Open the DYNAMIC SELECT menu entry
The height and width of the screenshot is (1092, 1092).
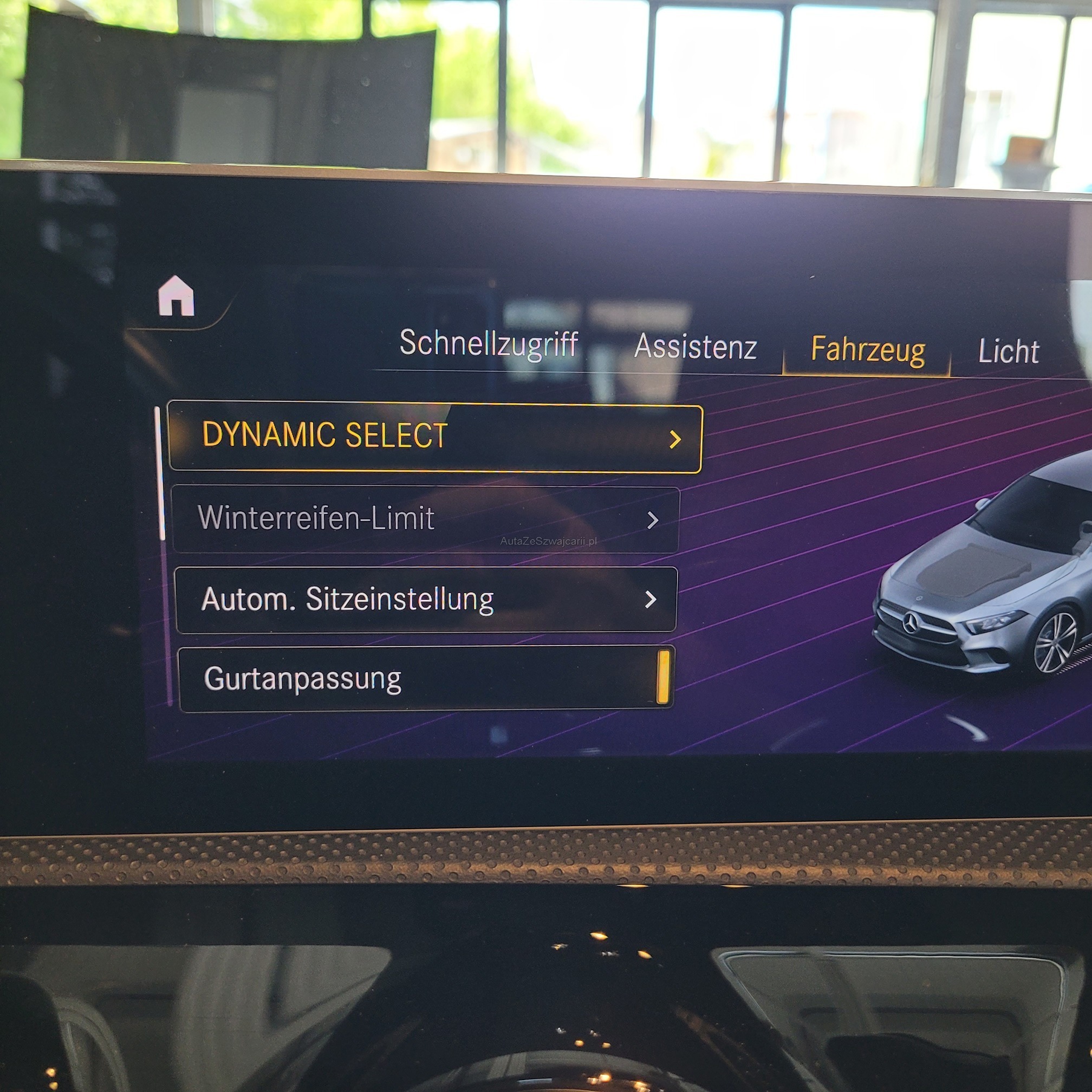[434, 437]
